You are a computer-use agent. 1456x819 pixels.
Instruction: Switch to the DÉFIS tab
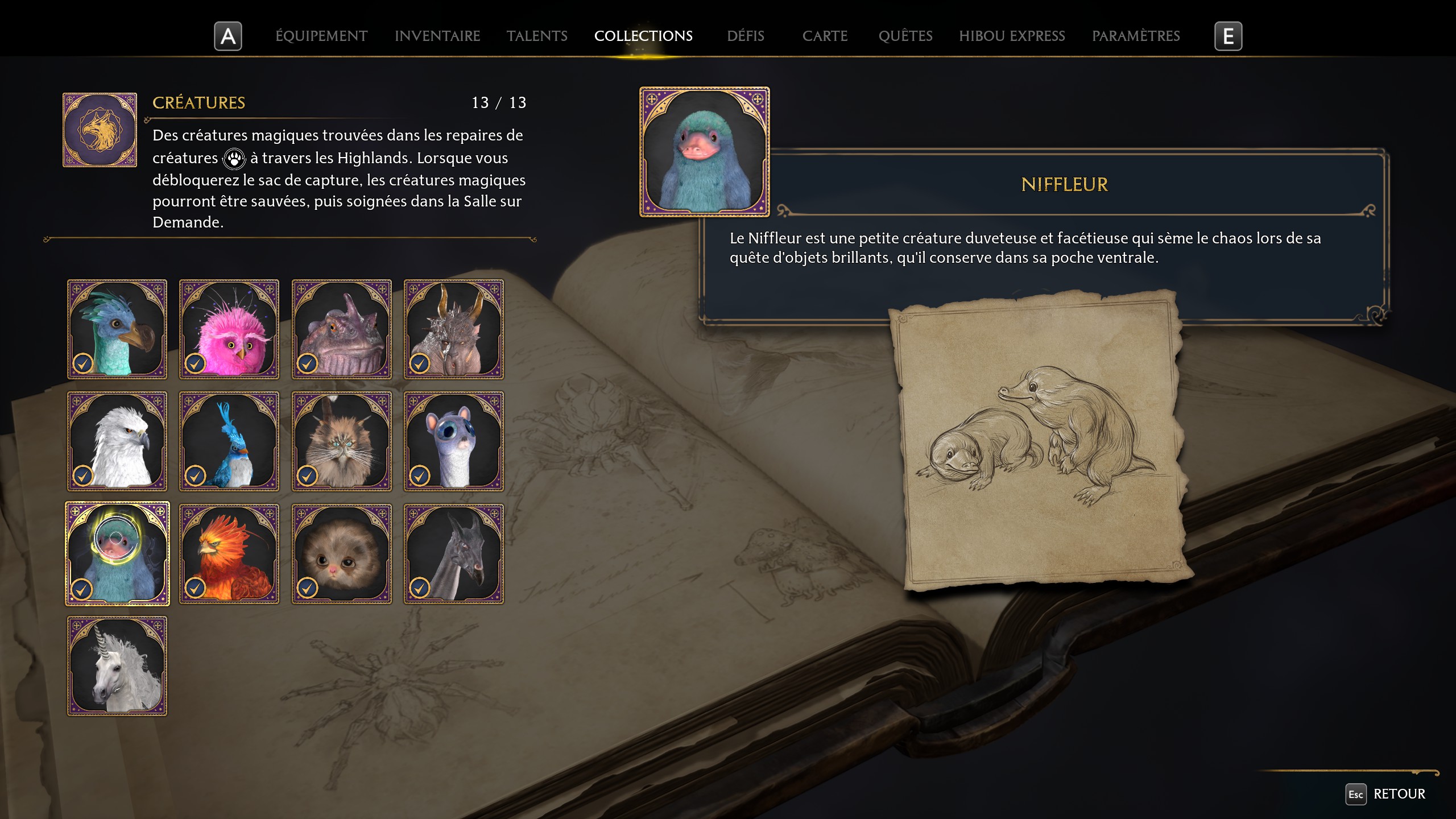tap(745, 36)
